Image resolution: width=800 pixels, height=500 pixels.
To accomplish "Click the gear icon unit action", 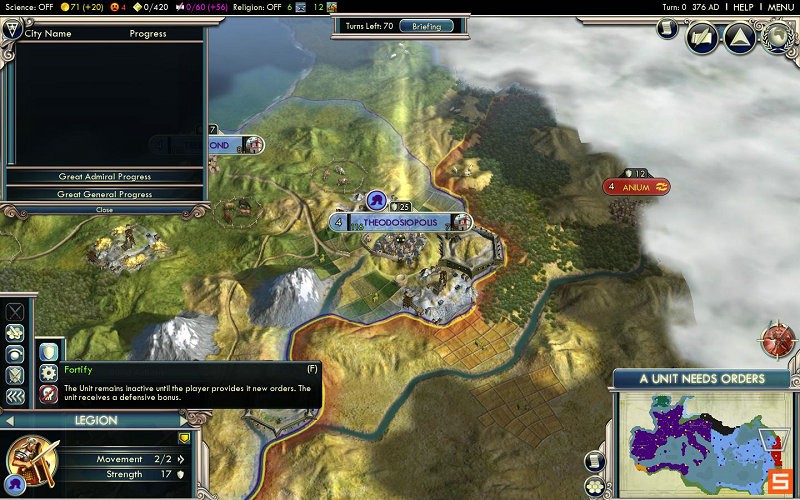I will 48,373.
